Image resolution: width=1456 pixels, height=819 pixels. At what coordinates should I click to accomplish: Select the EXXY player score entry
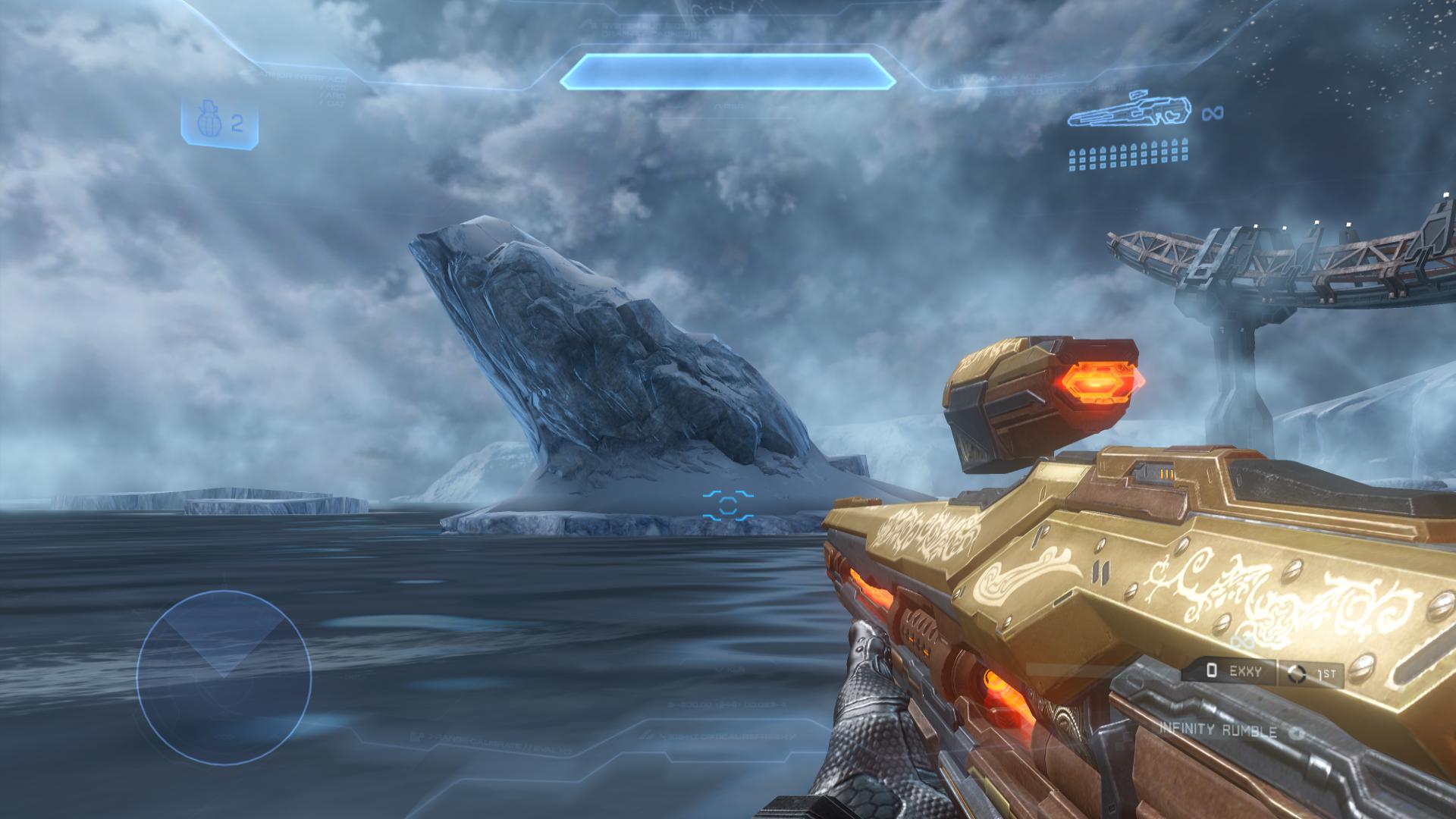click(1229, 671)
